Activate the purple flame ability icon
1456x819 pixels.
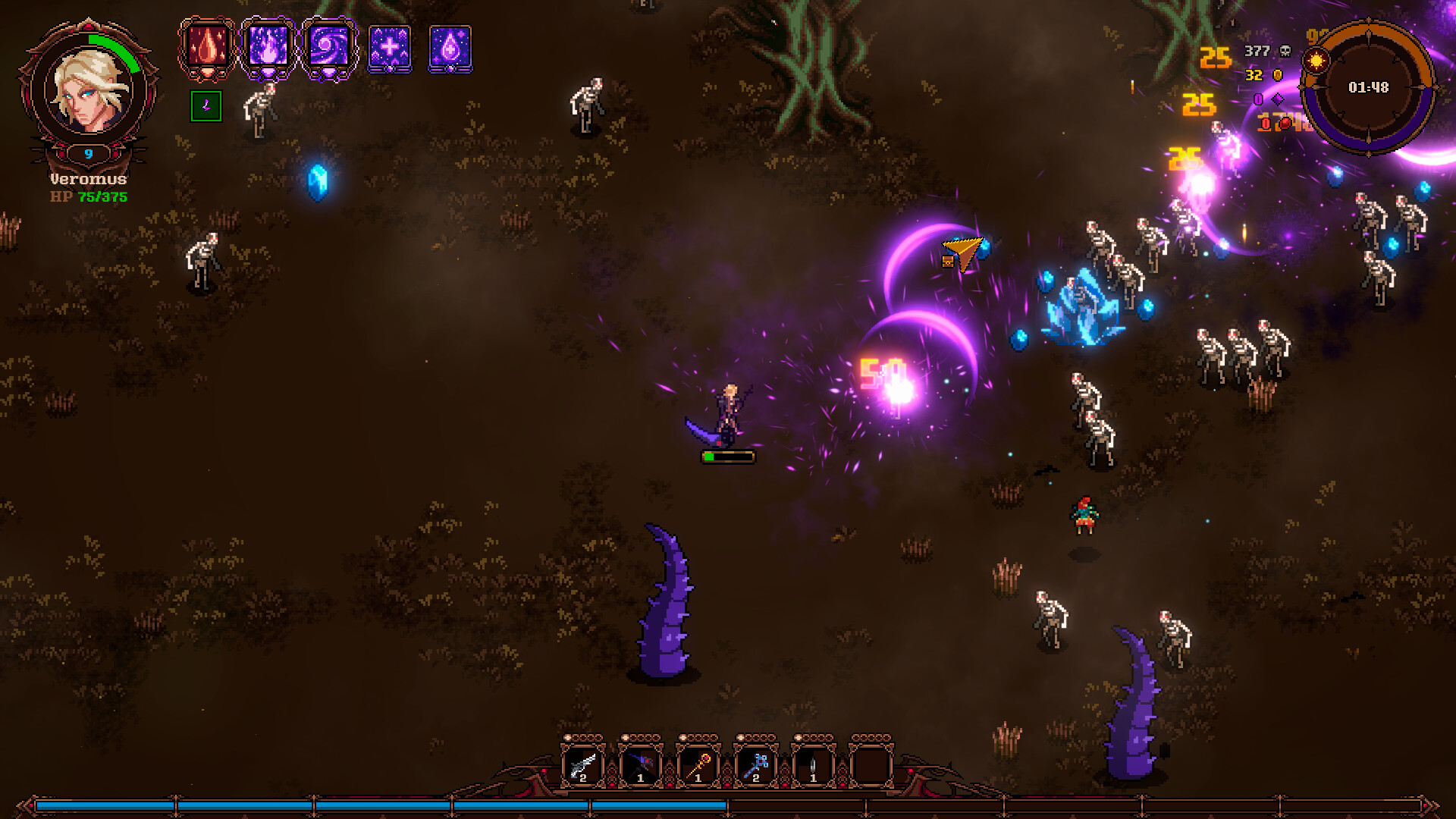pos(268,47)
